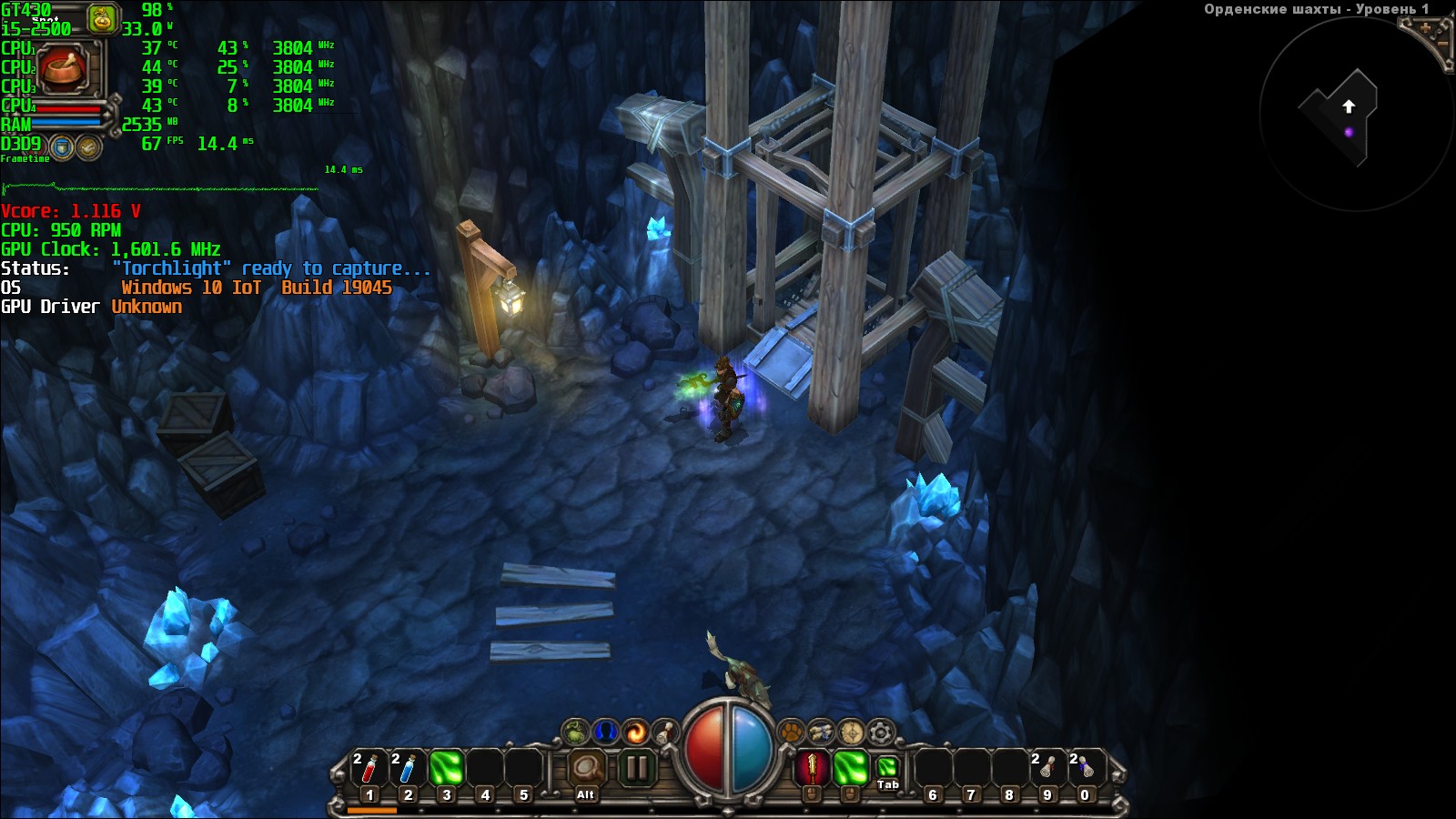Open the fiery swirl skills panel
The image size is (1456, 819).
[636, 732]
